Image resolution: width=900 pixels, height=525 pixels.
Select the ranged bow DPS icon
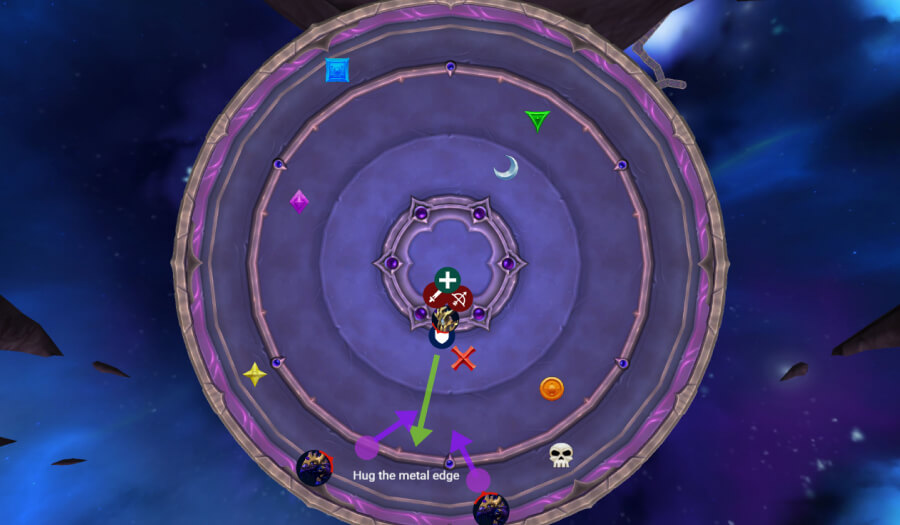point(459,298)
